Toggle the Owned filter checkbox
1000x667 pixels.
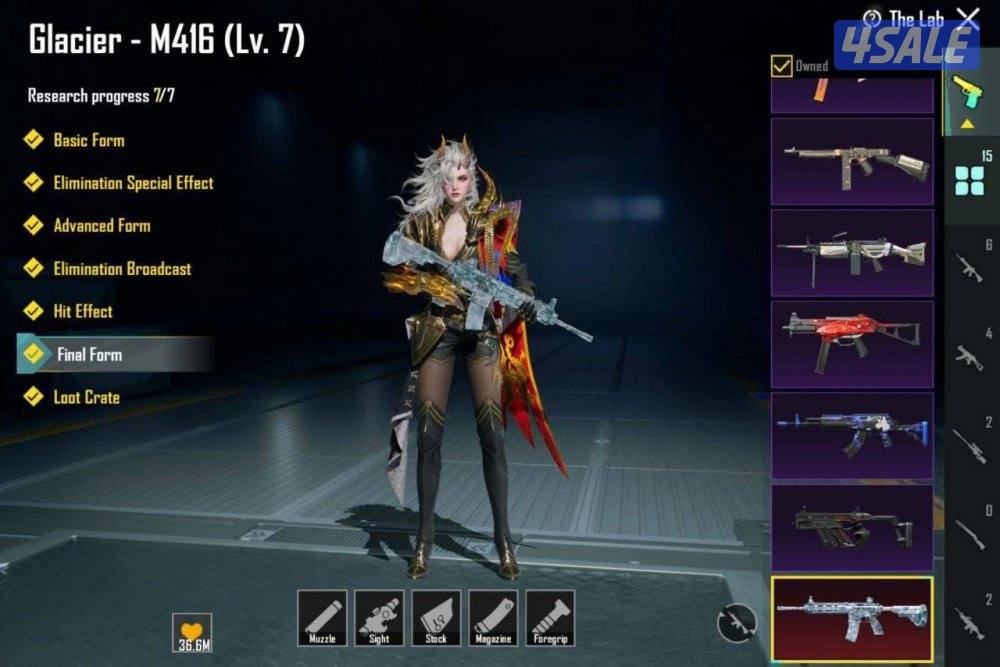[782, 66]
